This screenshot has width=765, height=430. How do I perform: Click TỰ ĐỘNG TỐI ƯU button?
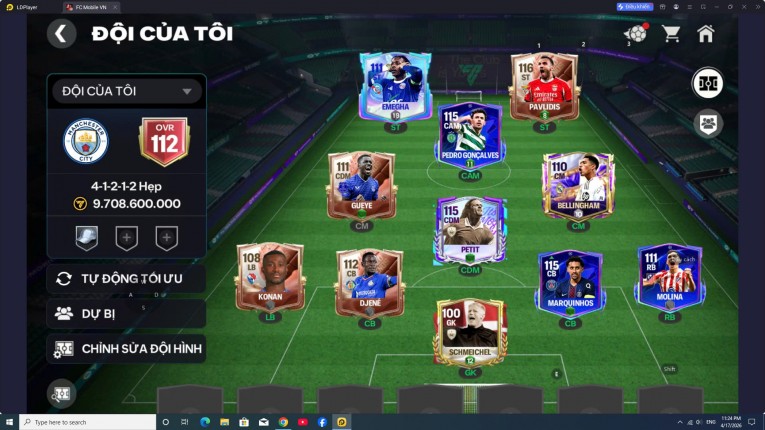(126, 278)
